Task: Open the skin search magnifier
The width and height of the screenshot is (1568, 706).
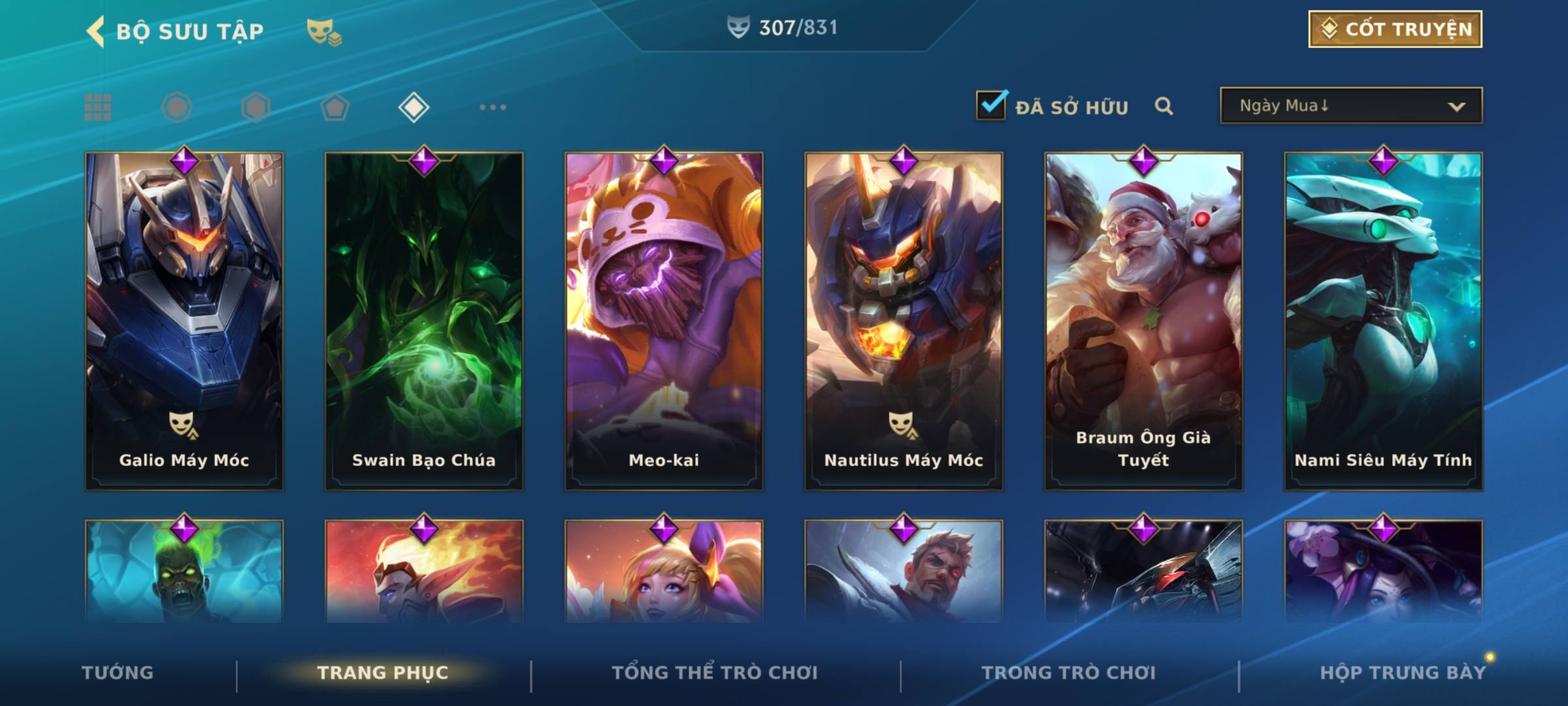Action: point(1164,106)
